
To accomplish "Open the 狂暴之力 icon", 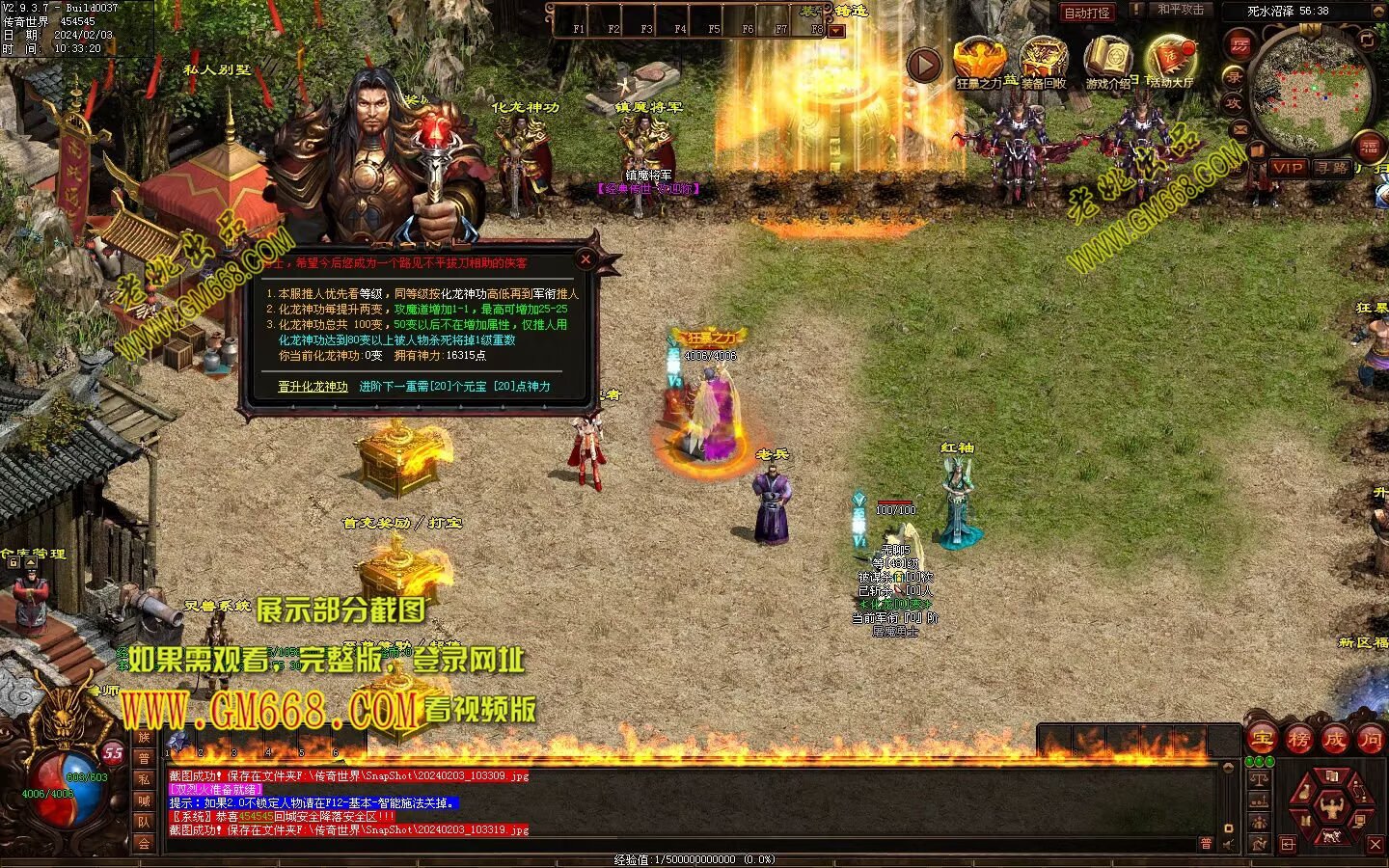I will (x=979, y=60).
